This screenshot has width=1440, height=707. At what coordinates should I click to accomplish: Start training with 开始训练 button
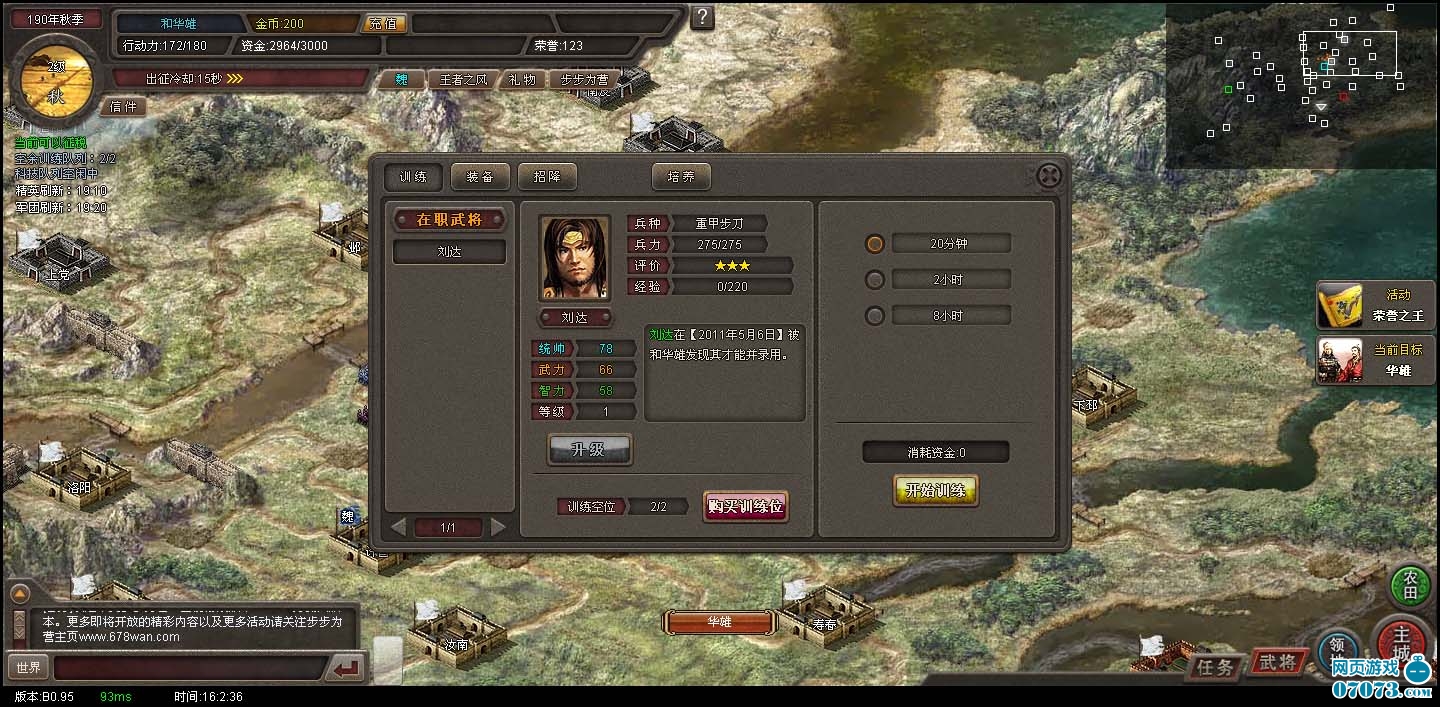point(935,490)
